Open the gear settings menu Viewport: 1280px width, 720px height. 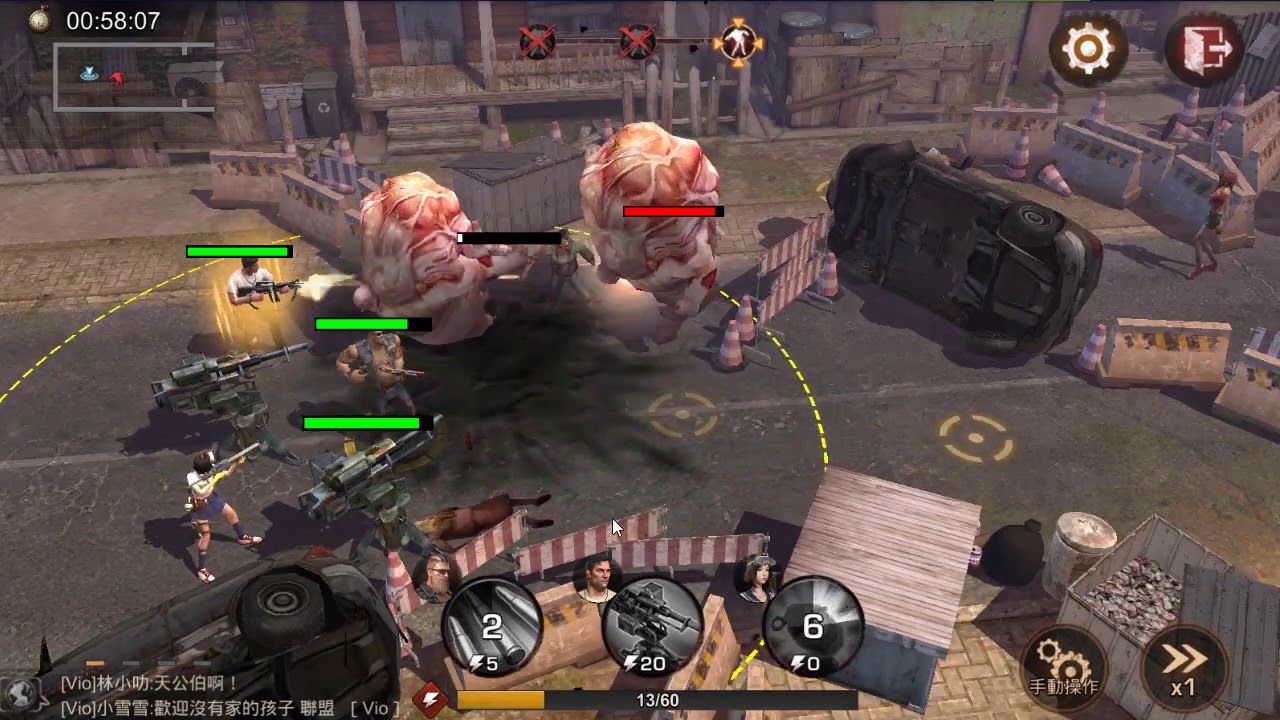[x=1088, y=47]
